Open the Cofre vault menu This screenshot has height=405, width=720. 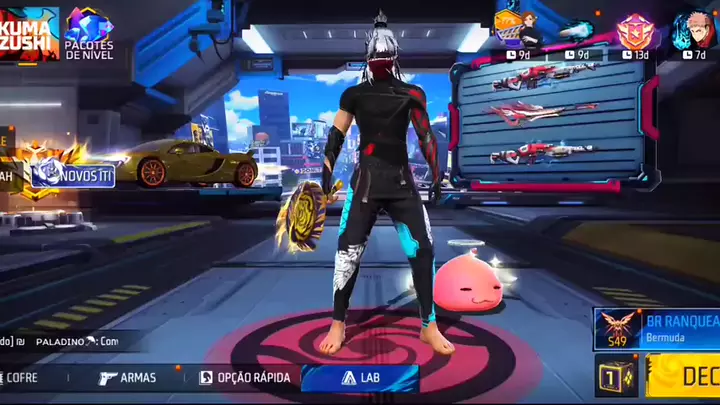[22, 378]
